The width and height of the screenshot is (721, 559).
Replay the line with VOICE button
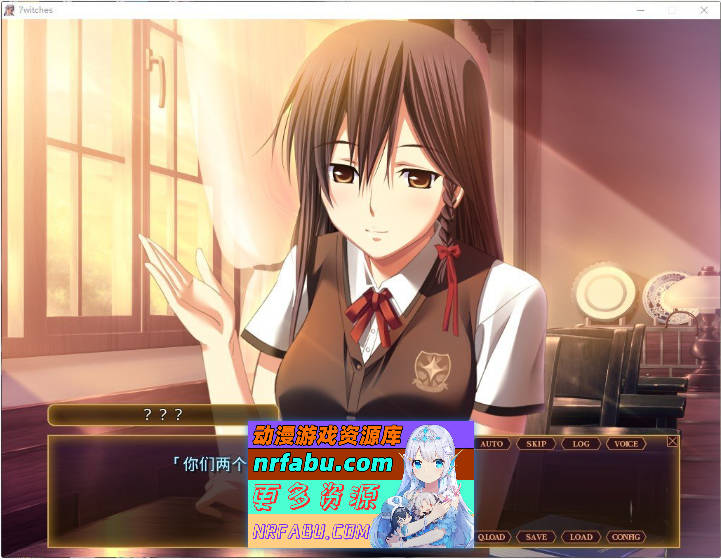[x=626, y=443]
